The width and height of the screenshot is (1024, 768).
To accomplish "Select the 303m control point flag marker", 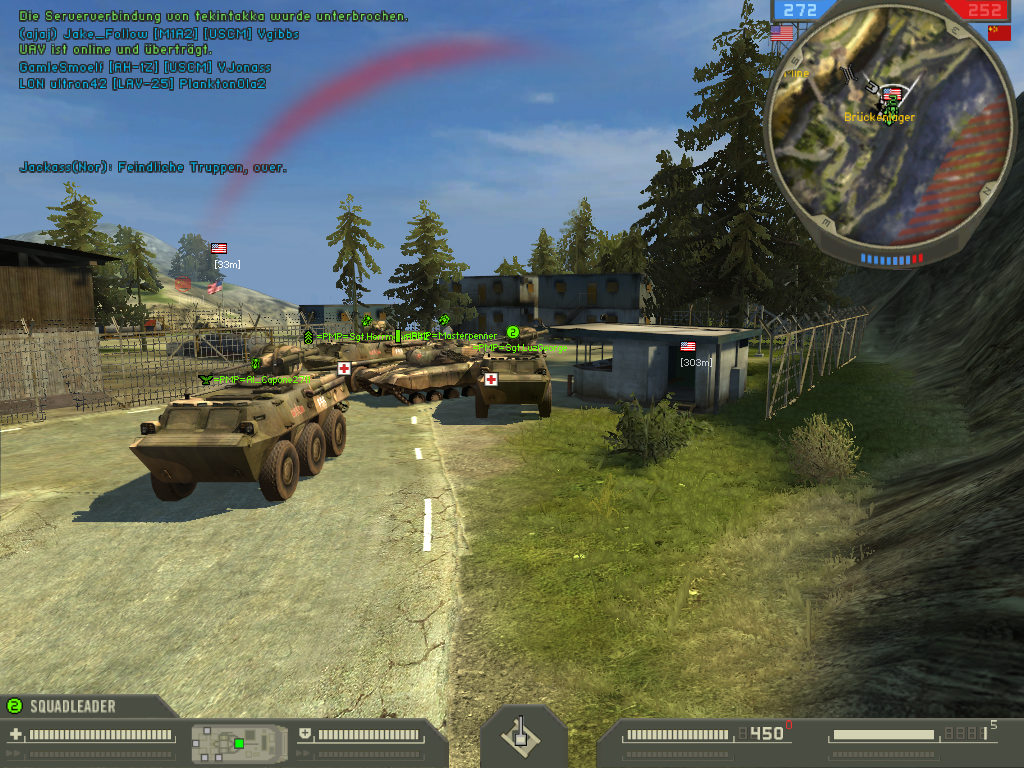I will coord(688,347).
